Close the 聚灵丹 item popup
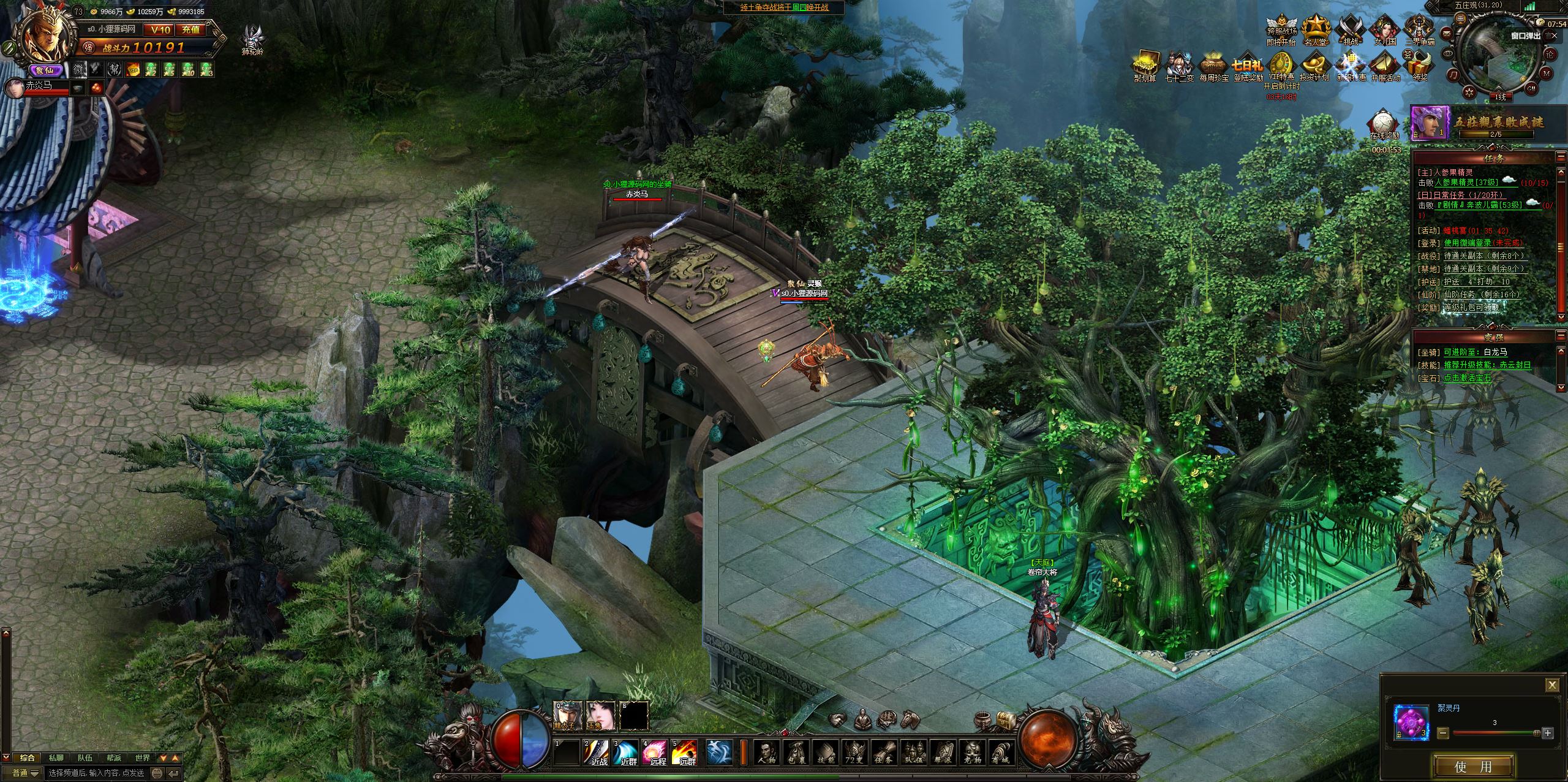This screenshot has width=1568, height=782. (x=1551, y=685)
